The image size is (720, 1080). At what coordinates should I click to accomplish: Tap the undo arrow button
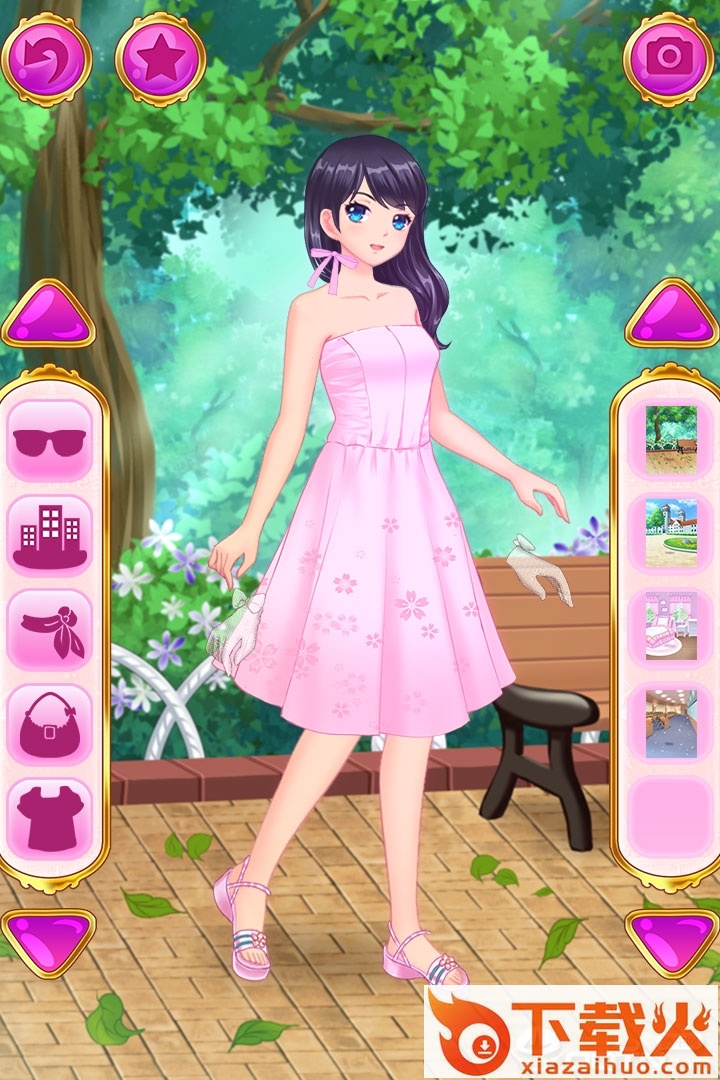[x=46, y=60]
